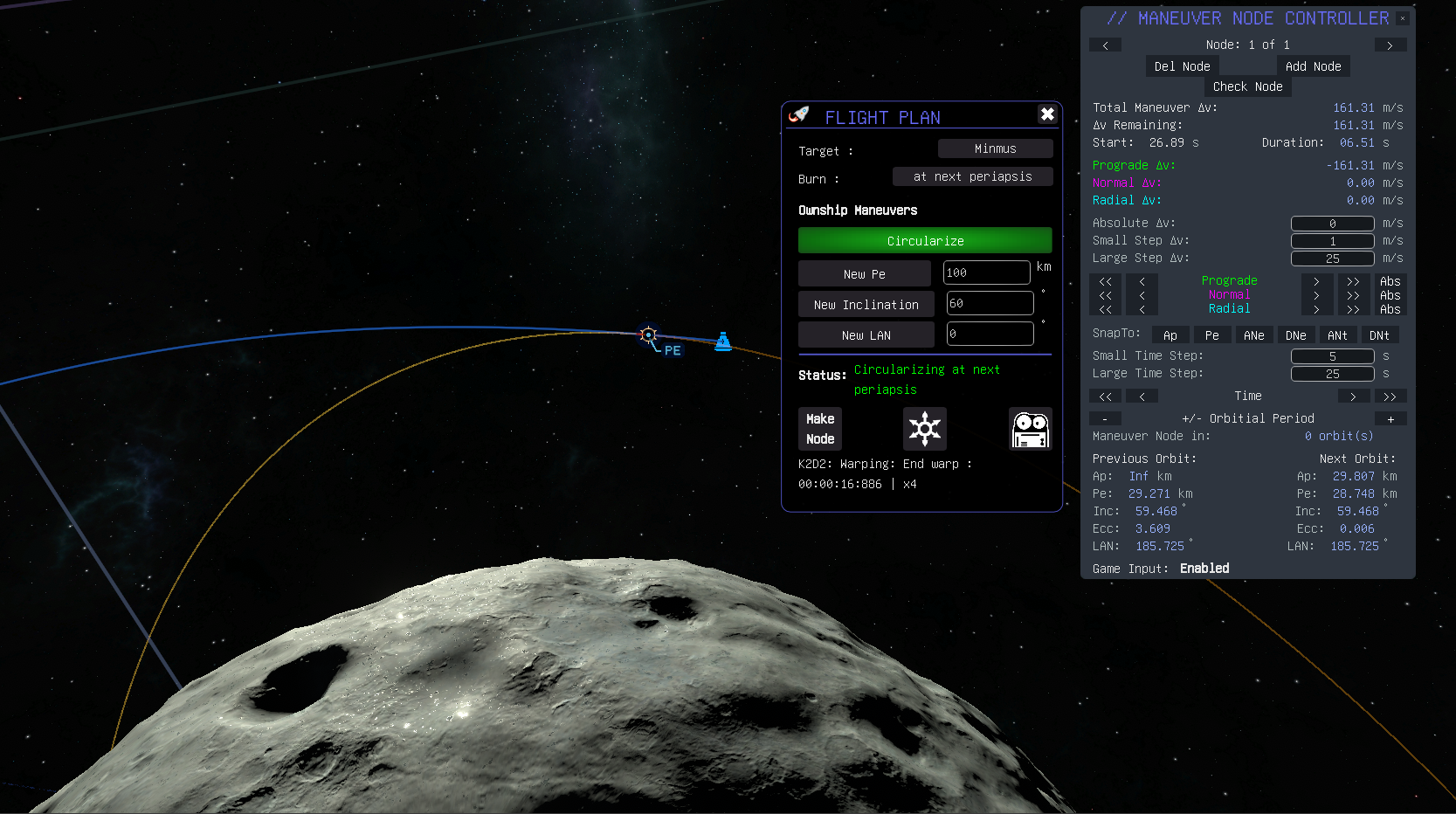Viewport: 1456px width, 814px height.
Task: Delete the current maneuver node
Action: [1182, 66]
